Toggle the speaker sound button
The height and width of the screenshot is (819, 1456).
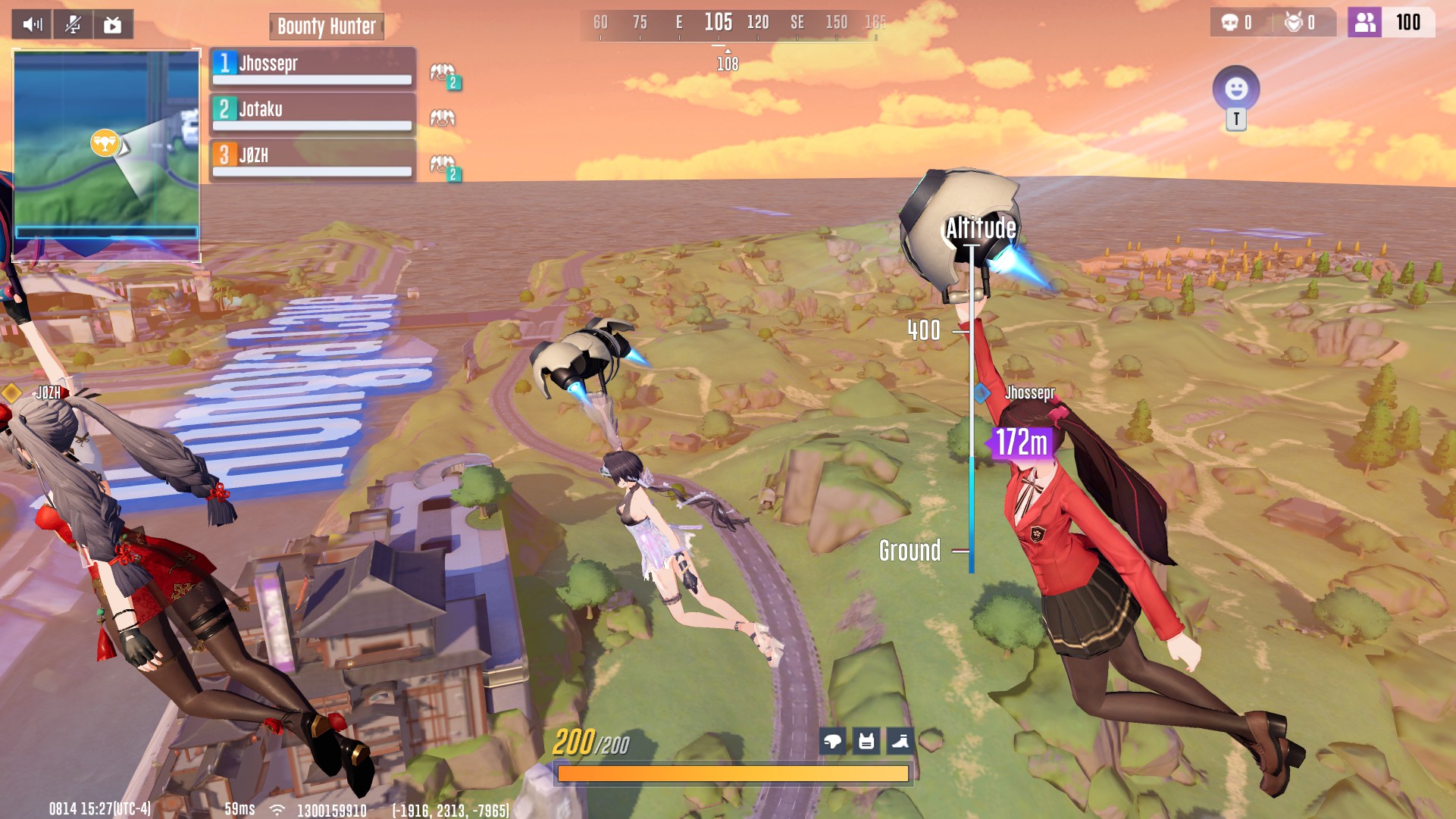(x=32, y=25)
